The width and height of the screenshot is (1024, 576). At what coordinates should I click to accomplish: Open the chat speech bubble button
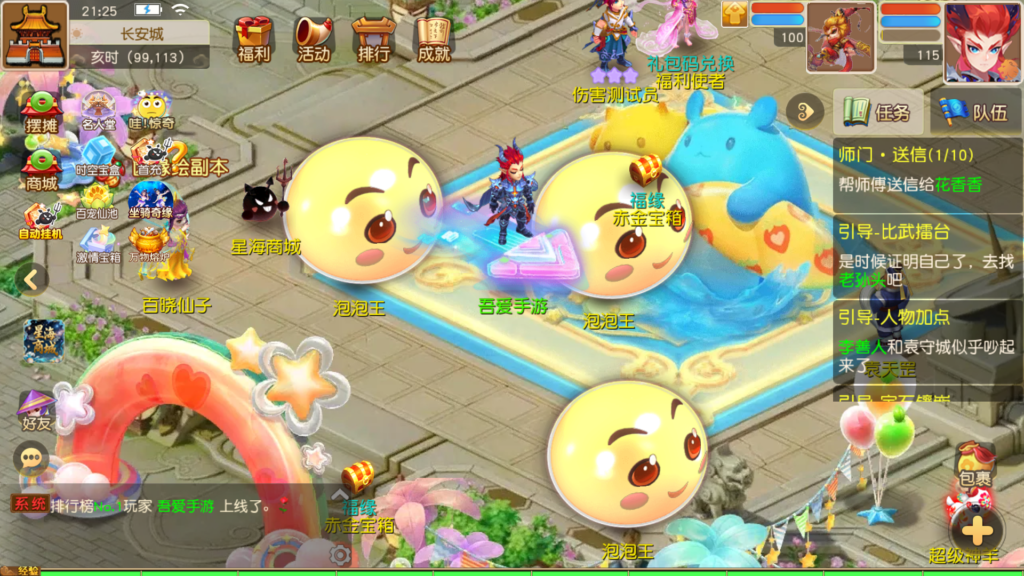coord(31,458)
